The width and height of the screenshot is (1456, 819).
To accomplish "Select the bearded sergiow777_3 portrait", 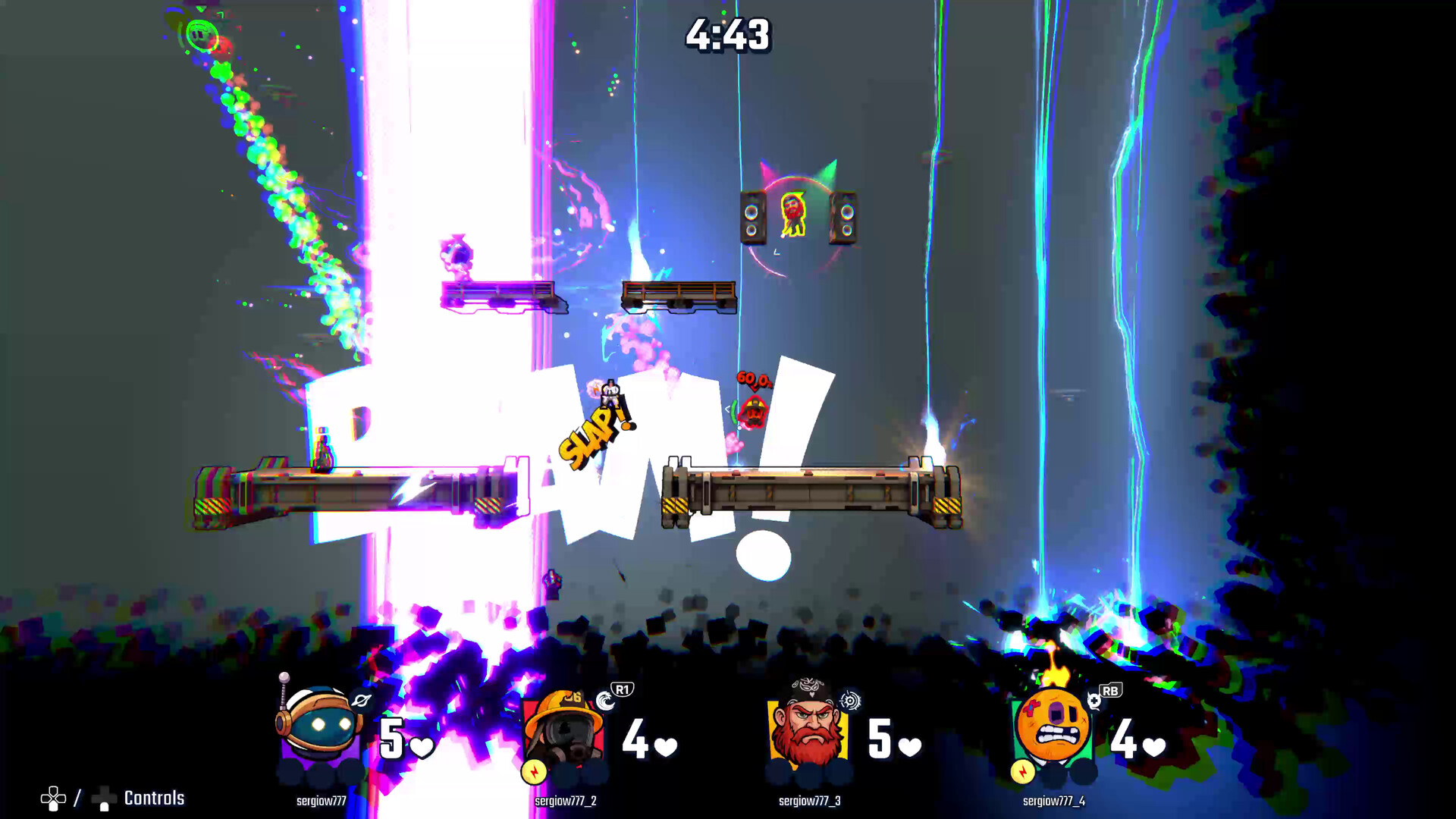I will pyautogui.click(x=808, y=724).
